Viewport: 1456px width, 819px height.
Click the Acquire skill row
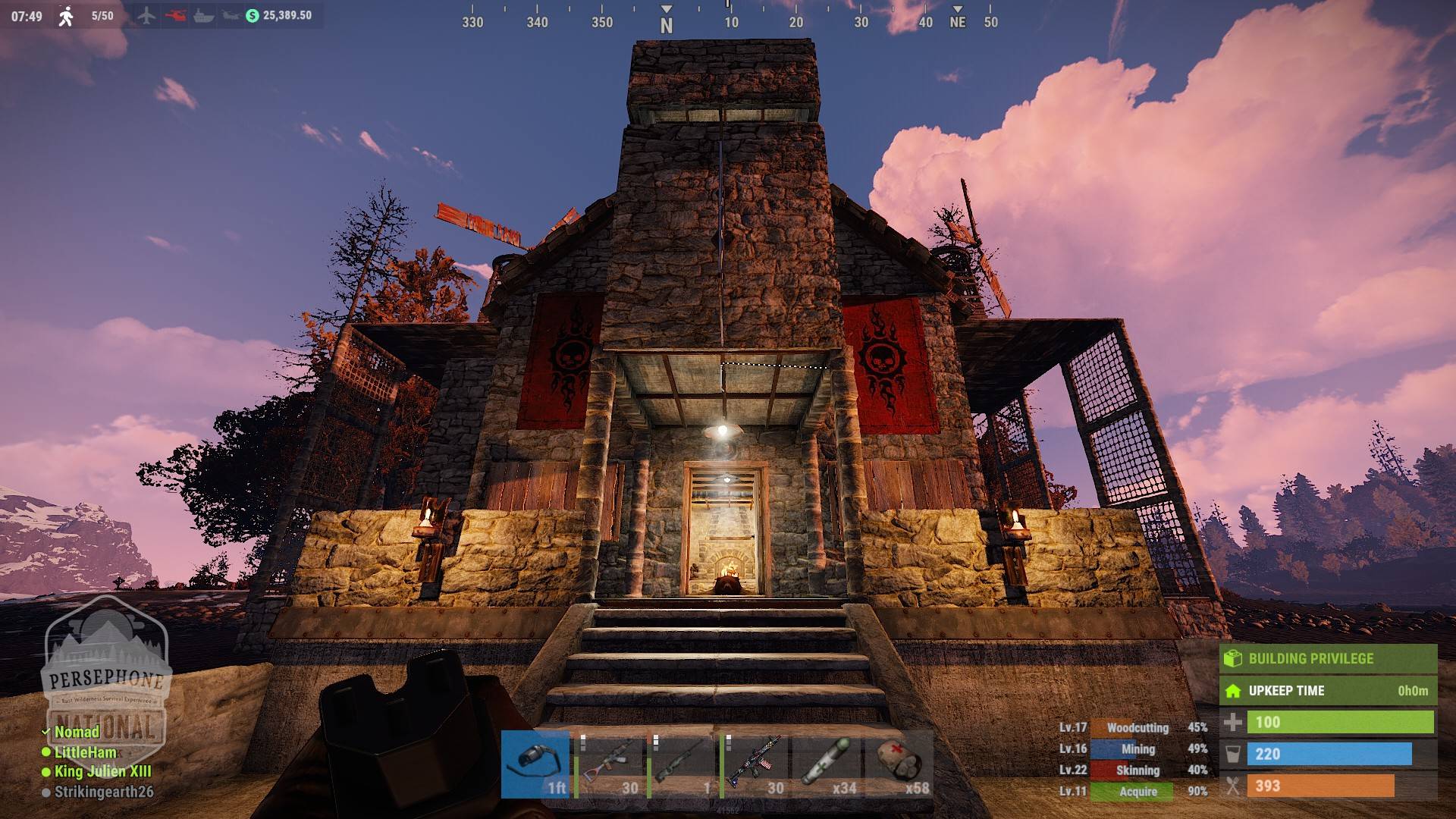tap(1133, 792)
